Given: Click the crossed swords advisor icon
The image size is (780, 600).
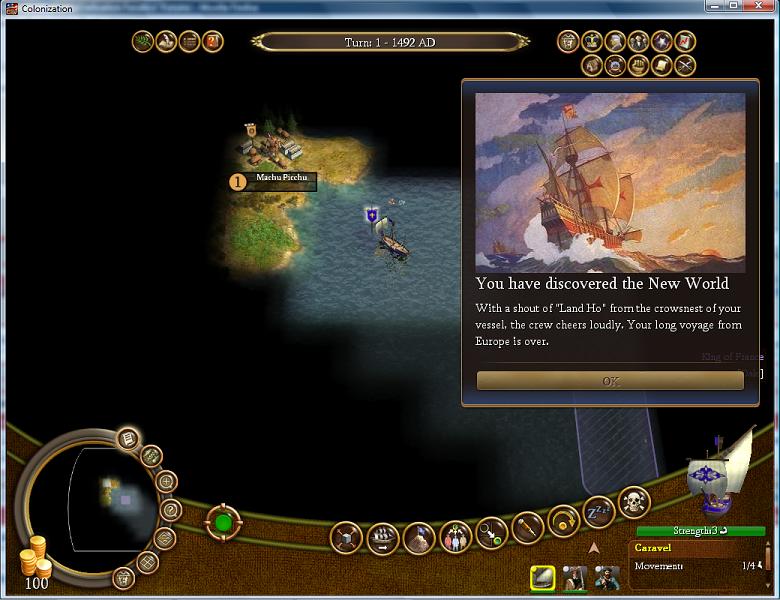Looking at the screenshot, I should (x=685, y=65).
